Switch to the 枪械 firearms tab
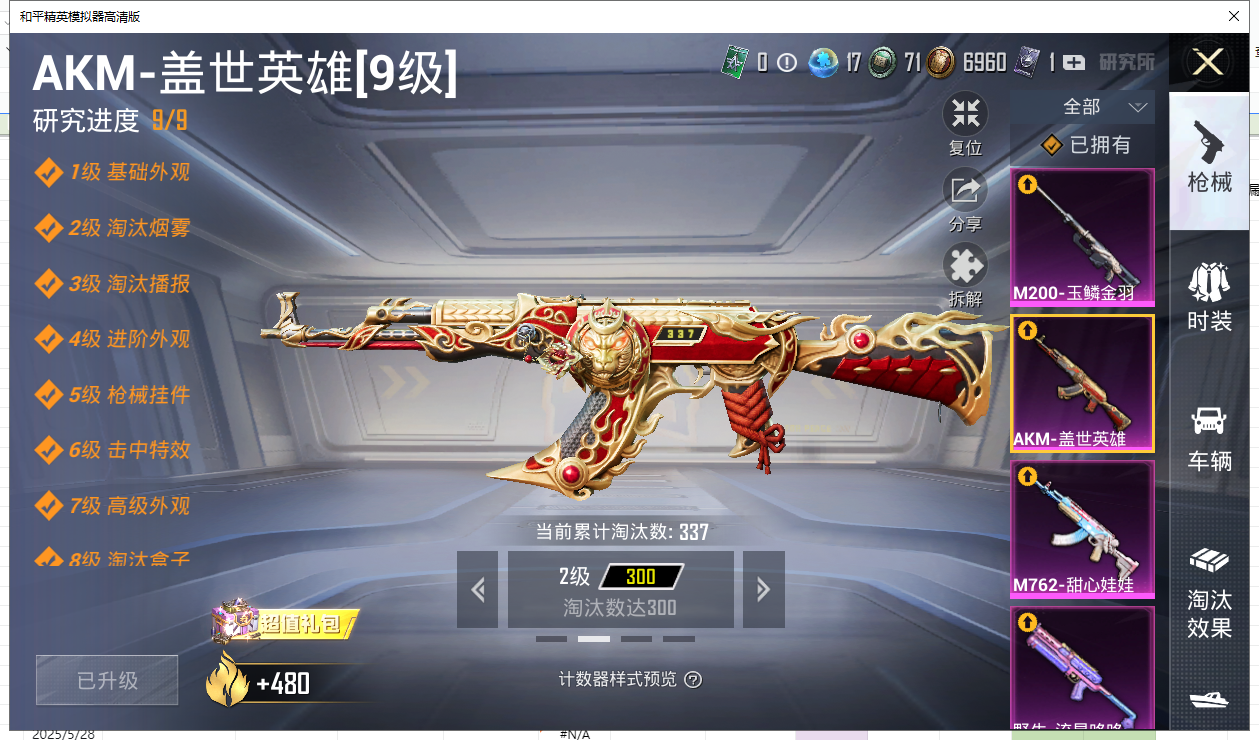 tap(1209, 160)
